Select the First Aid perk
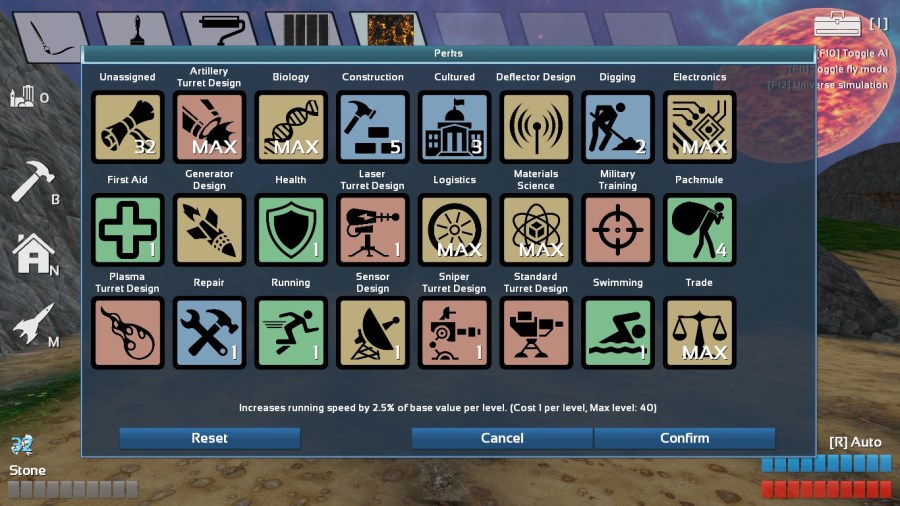The height and width of the screenshot is (506, 900). tap(127, 230)
